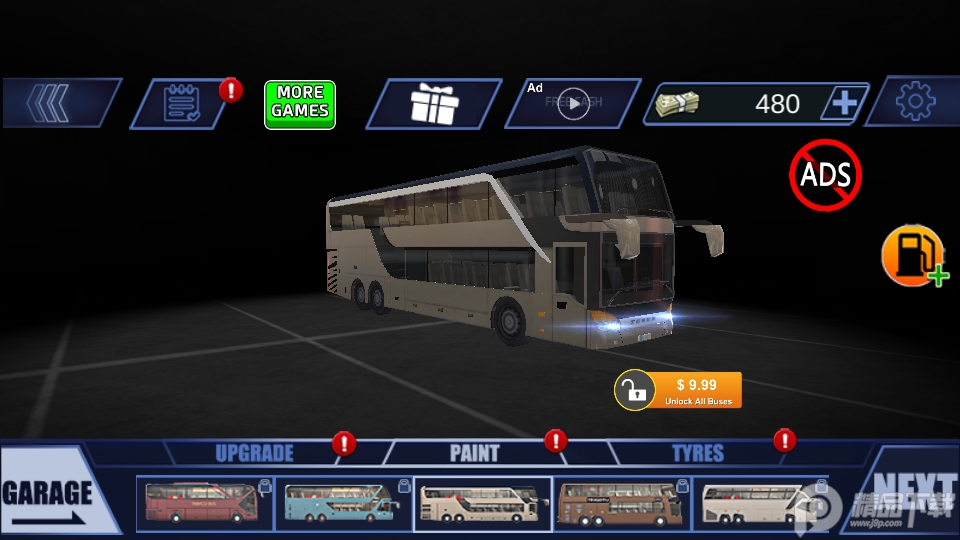Open the clipboard missions list
The height and width of the screenshot is (540, 960).
pos(181,104)
